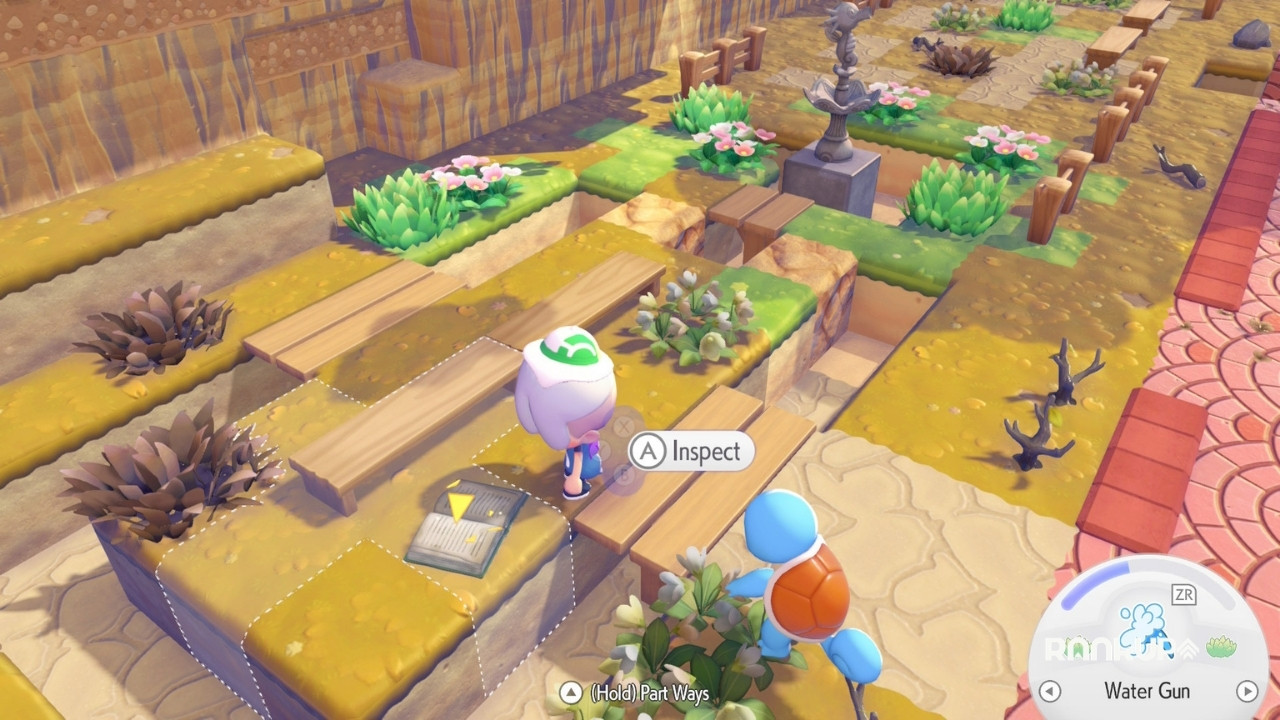Image resolution: width=1280 pixels, height=720 pixels.
Task: Cycle to the next move with right arrow
Action: (x=1246, y=691)
